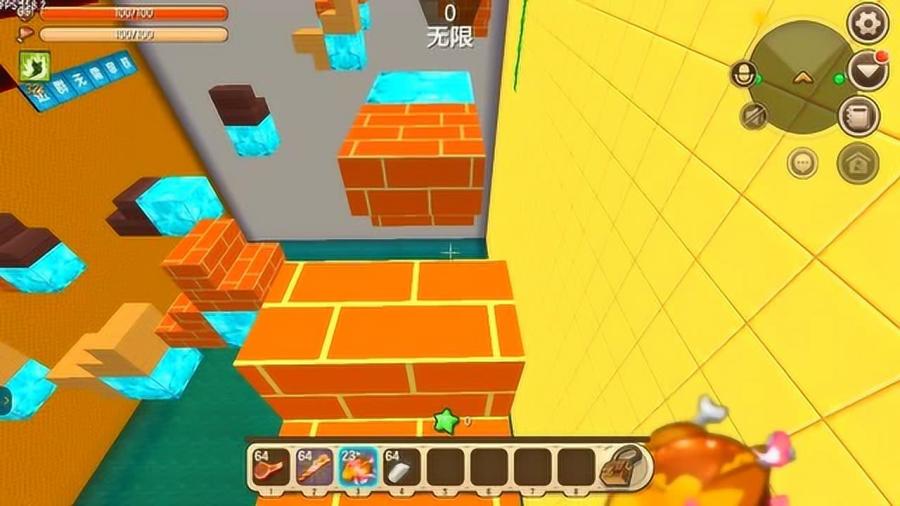Expand the arrow tab on the left edge
This screenshot has height=506, width=900.
click(5, 402)
